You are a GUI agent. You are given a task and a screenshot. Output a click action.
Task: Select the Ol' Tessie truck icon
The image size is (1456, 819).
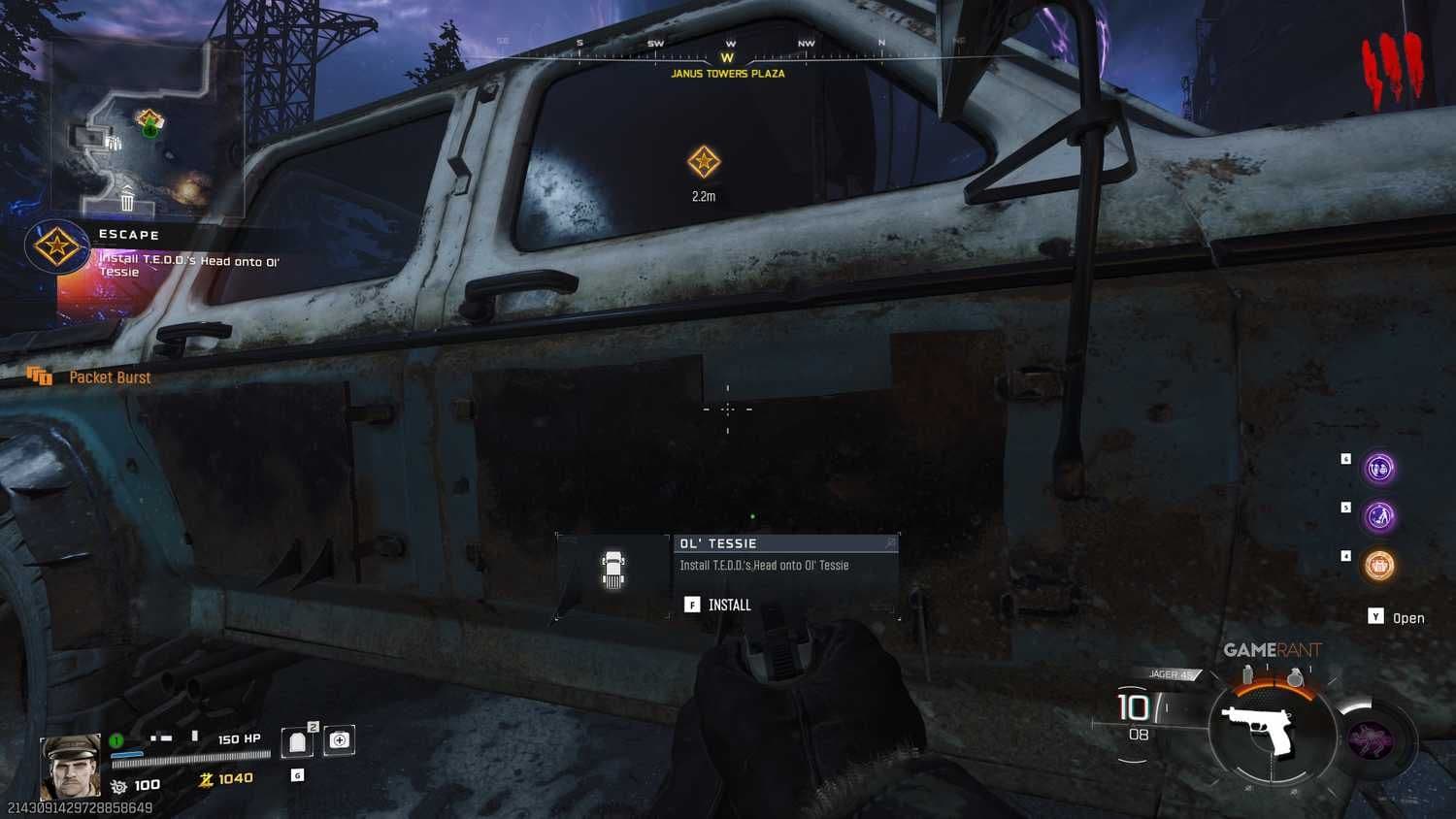[613, 570]
